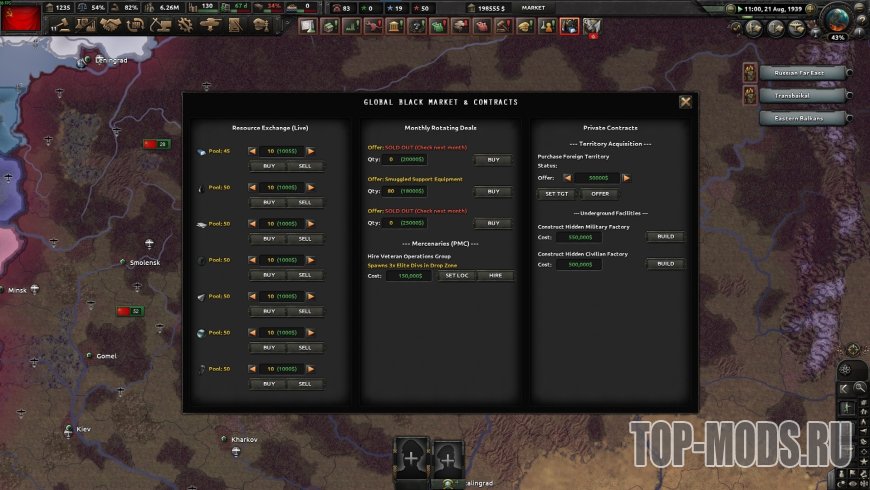Open the MARKET button in top bar
The height and width of the screenshot is (490, 870).
point(534,8)
